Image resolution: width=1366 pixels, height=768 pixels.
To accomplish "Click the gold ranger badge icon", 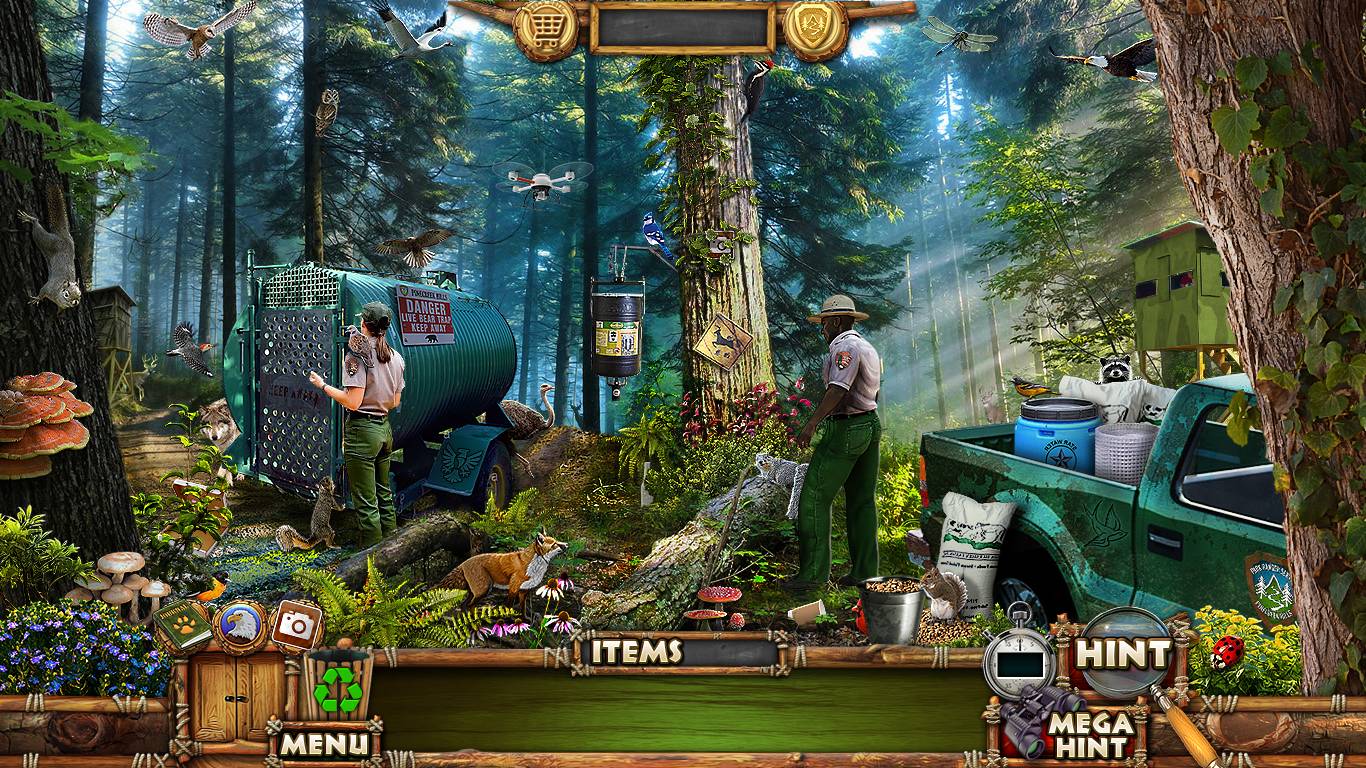I will point(815,29).
